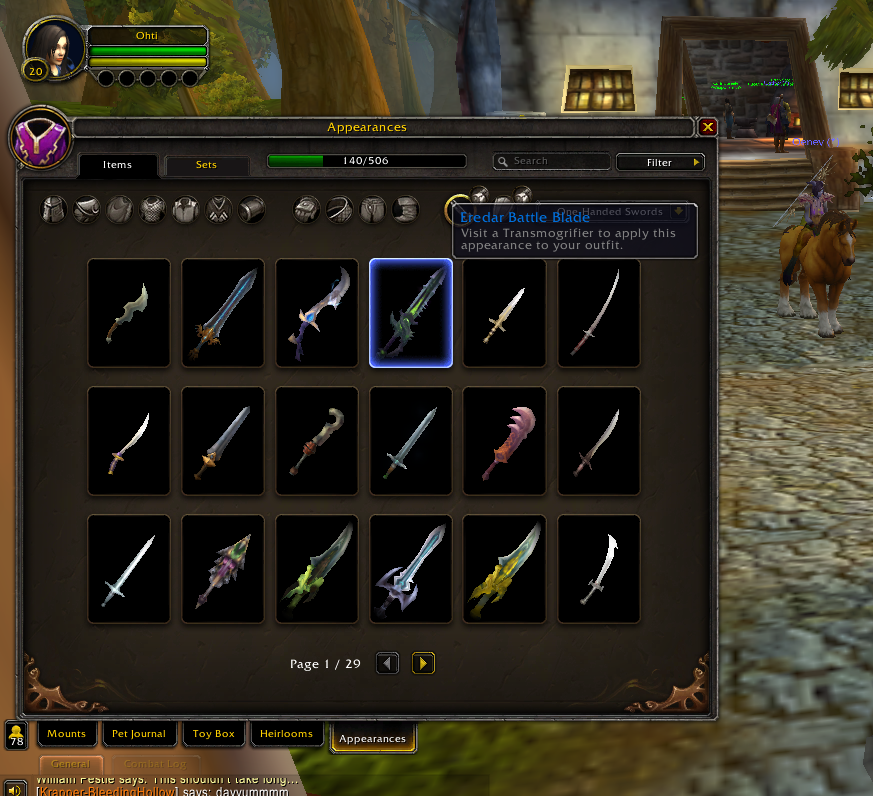Go to the next appearances page
The width and height of the screenshot is (873, 796).
[423, 663]
